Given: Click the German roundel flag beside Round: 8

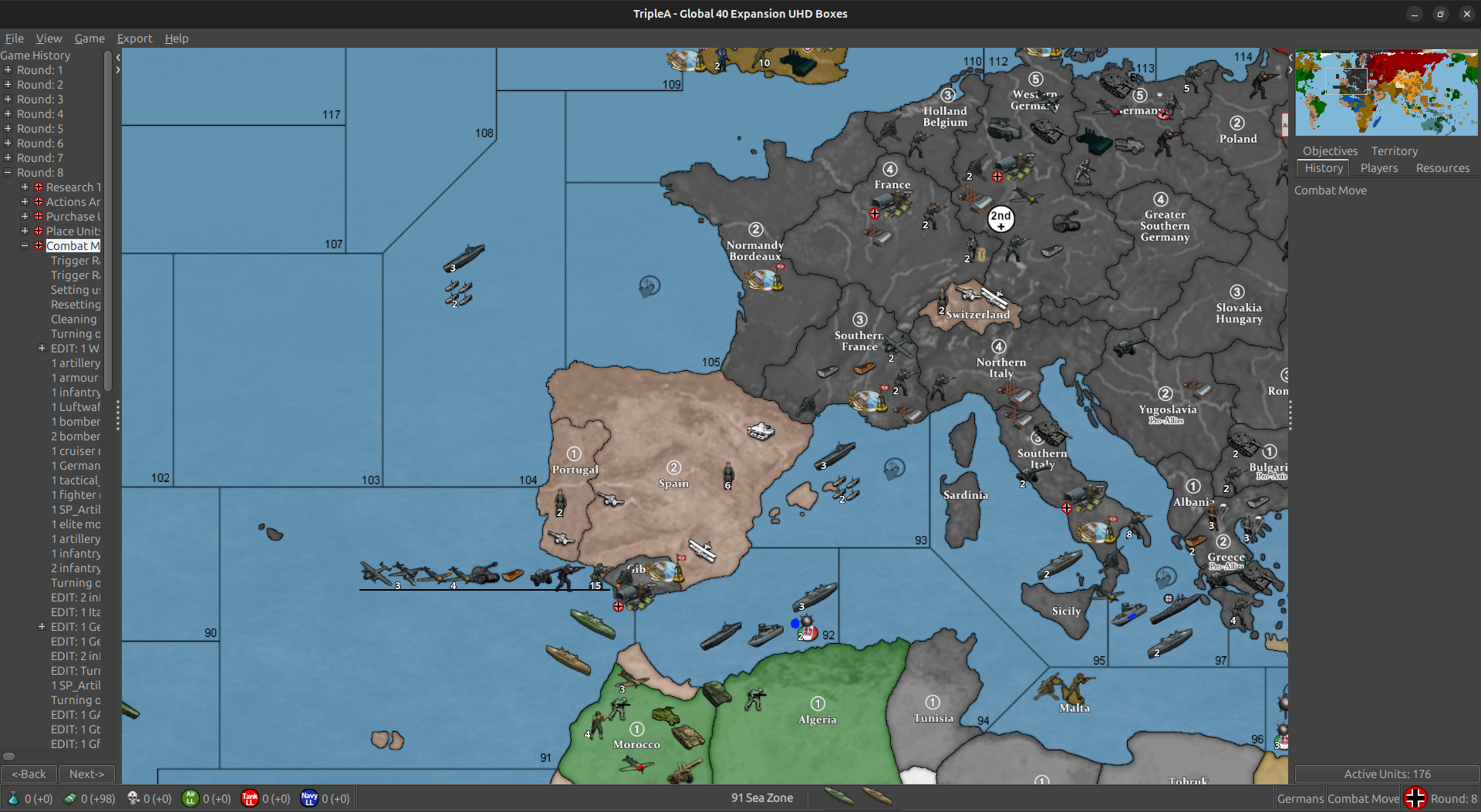Looking at the screenshot, I should click(1415, 798).
